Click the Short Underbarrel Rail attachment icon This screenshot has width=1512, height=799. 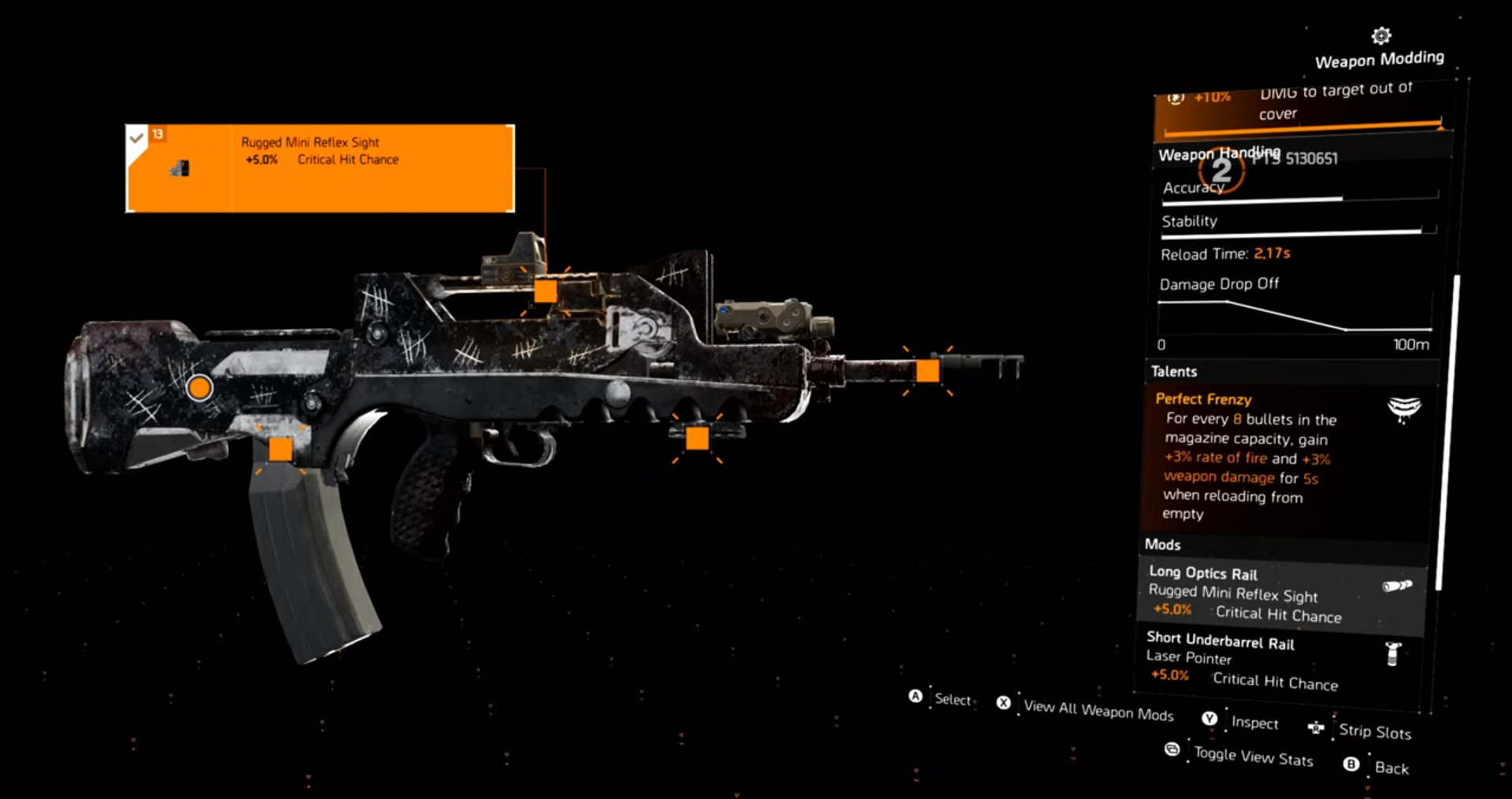[1393, 653]
